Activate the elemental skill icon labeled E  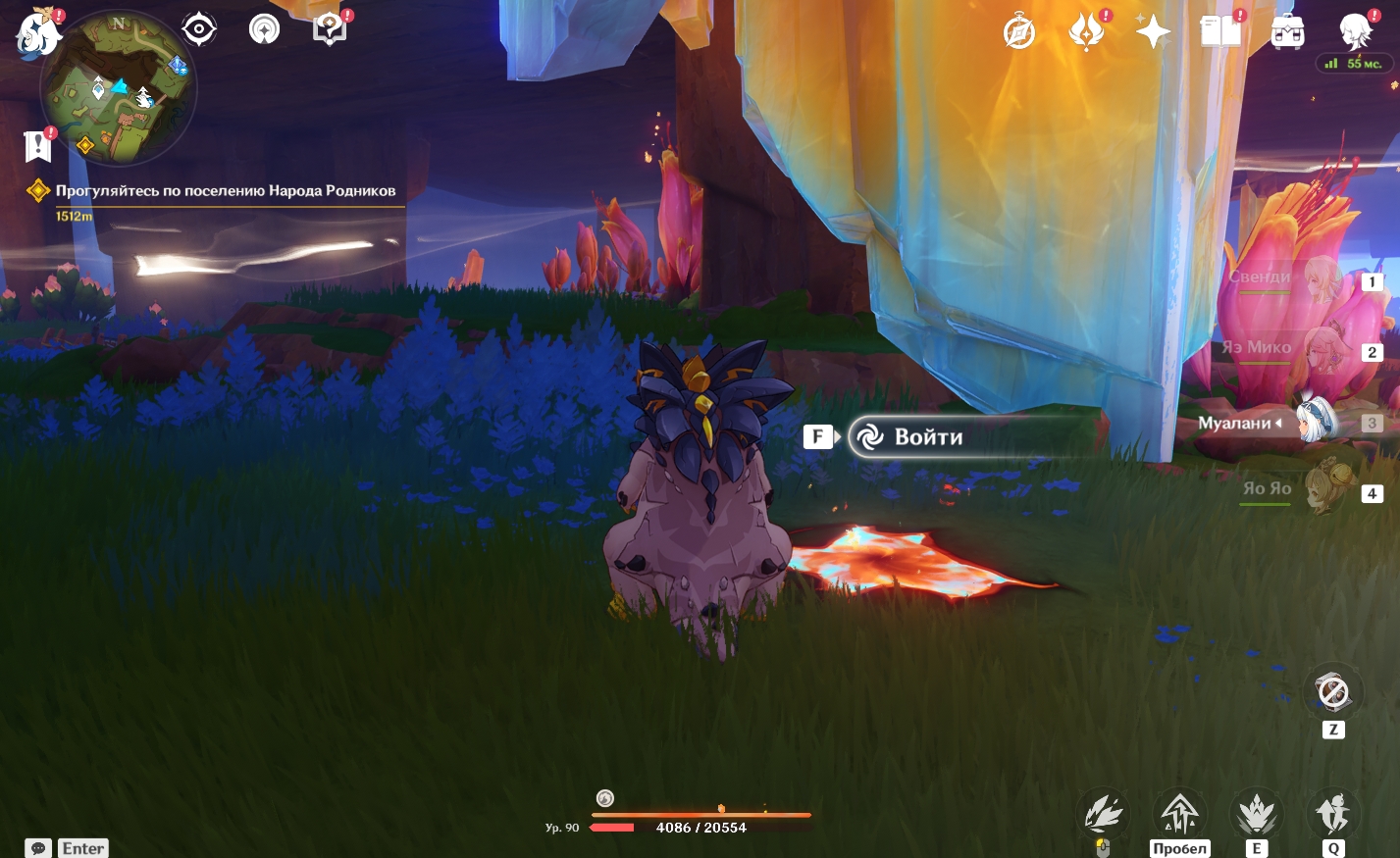click(1256, 814)
